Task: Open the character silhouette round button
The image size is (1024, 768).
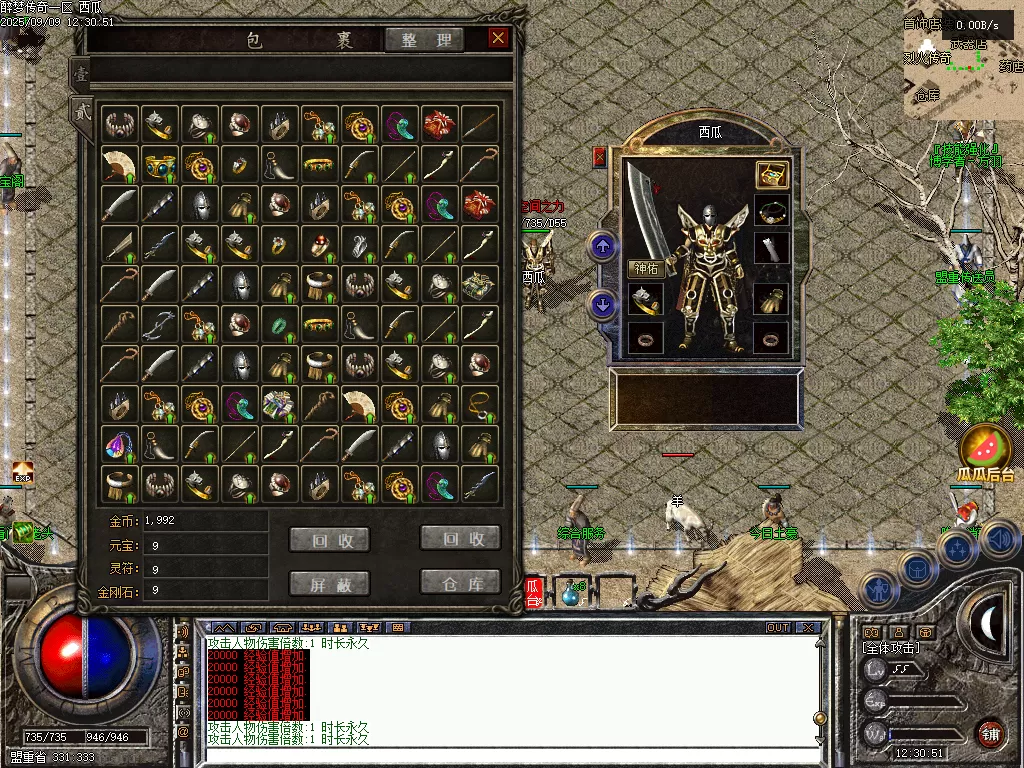Action: (x=877, y=590)
